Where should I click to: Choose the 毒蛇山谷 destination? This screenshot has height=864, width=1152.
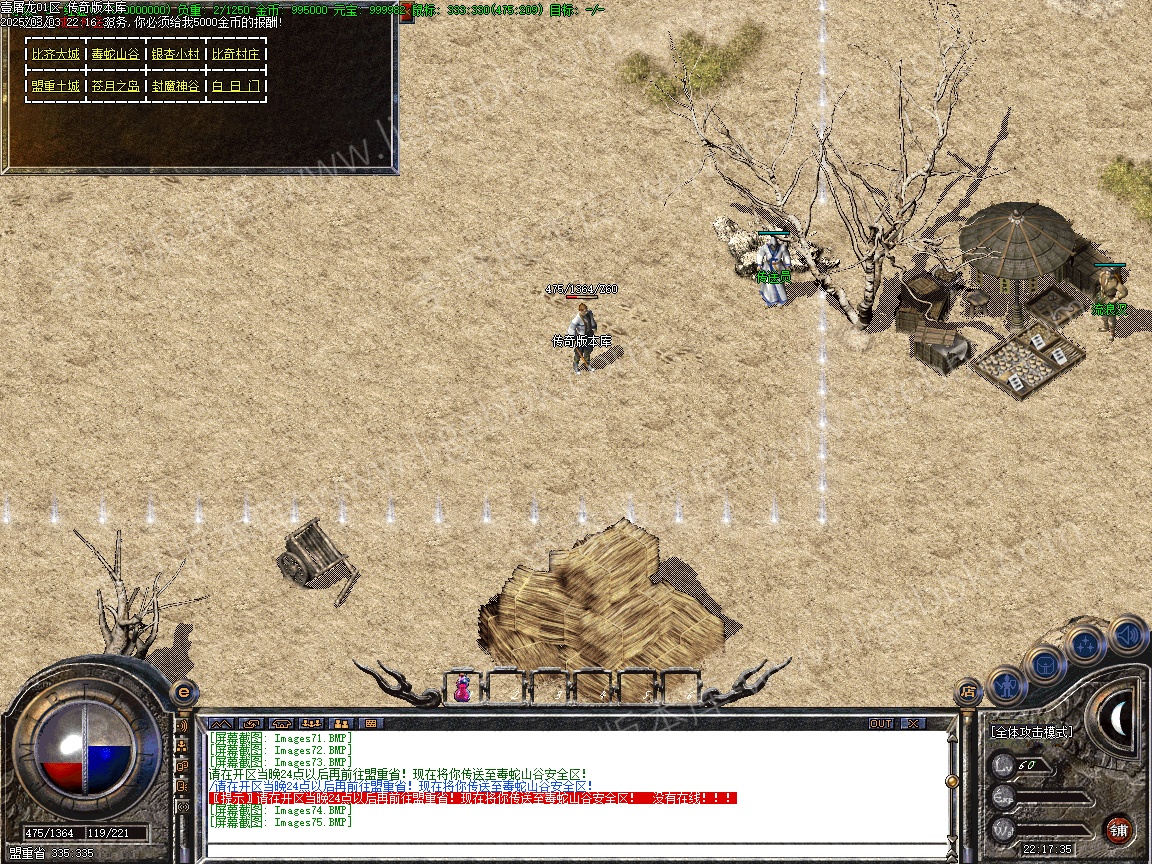coord(116,55)
